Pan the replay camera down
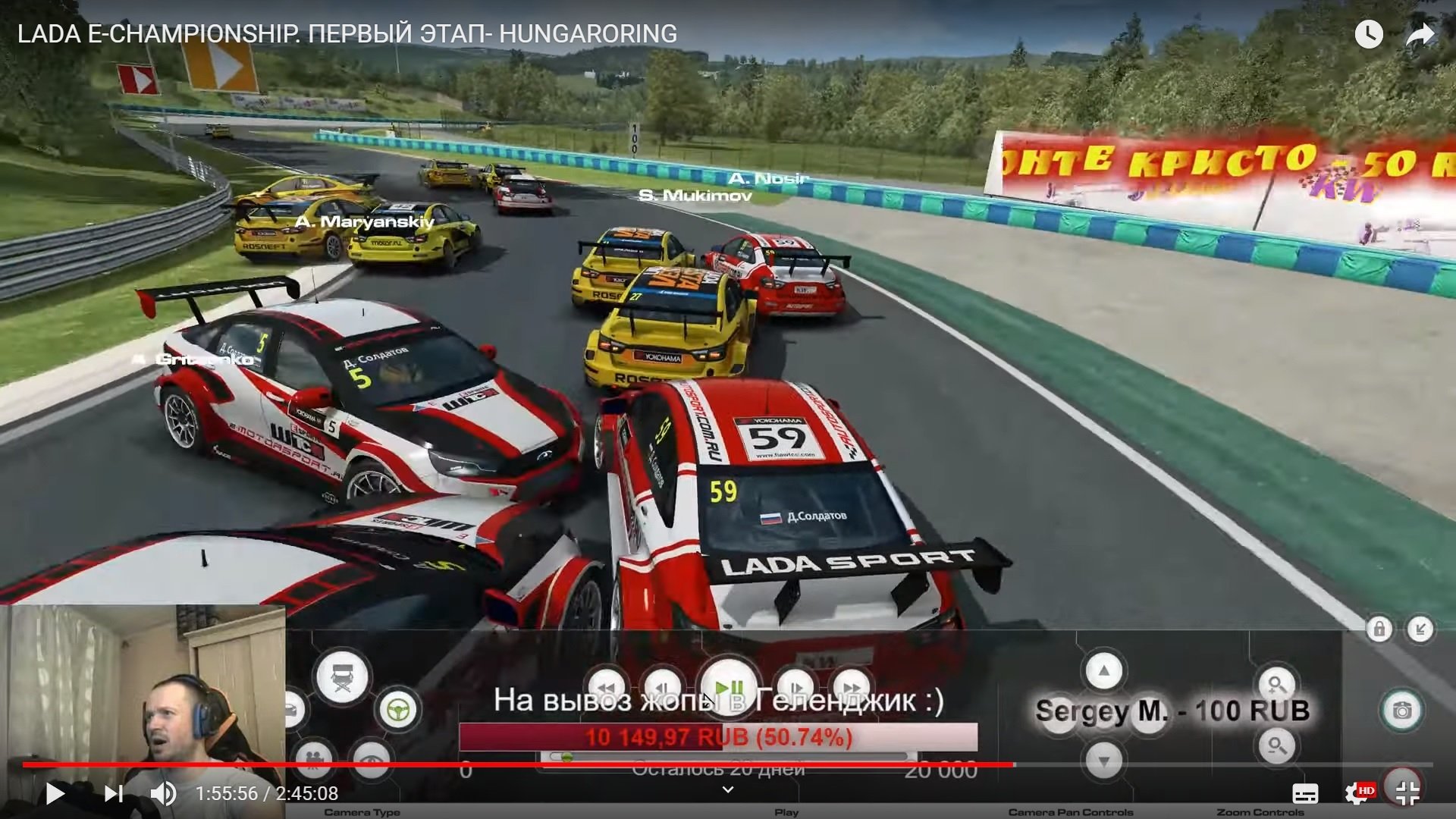 click(x=1103, y=760)
